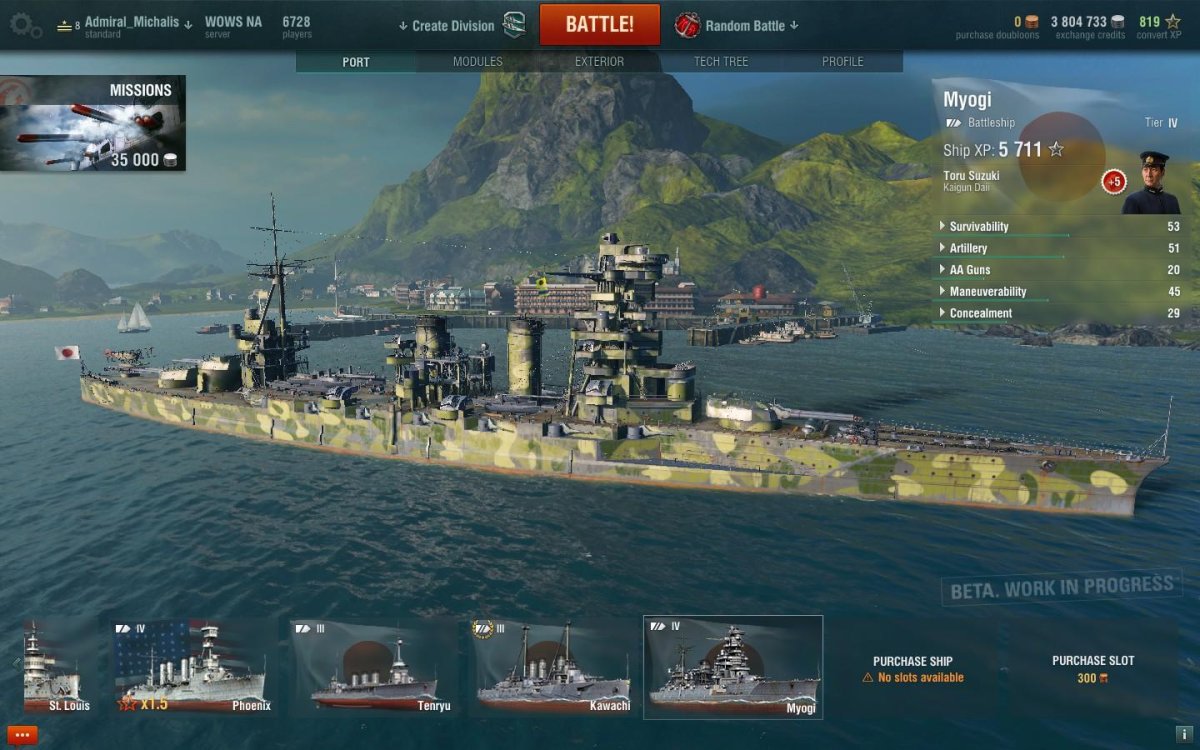Purchase a new ship slot for 300
Image resolution: width=1200 pixels, height=750 pixels.
click(1093, 669)
